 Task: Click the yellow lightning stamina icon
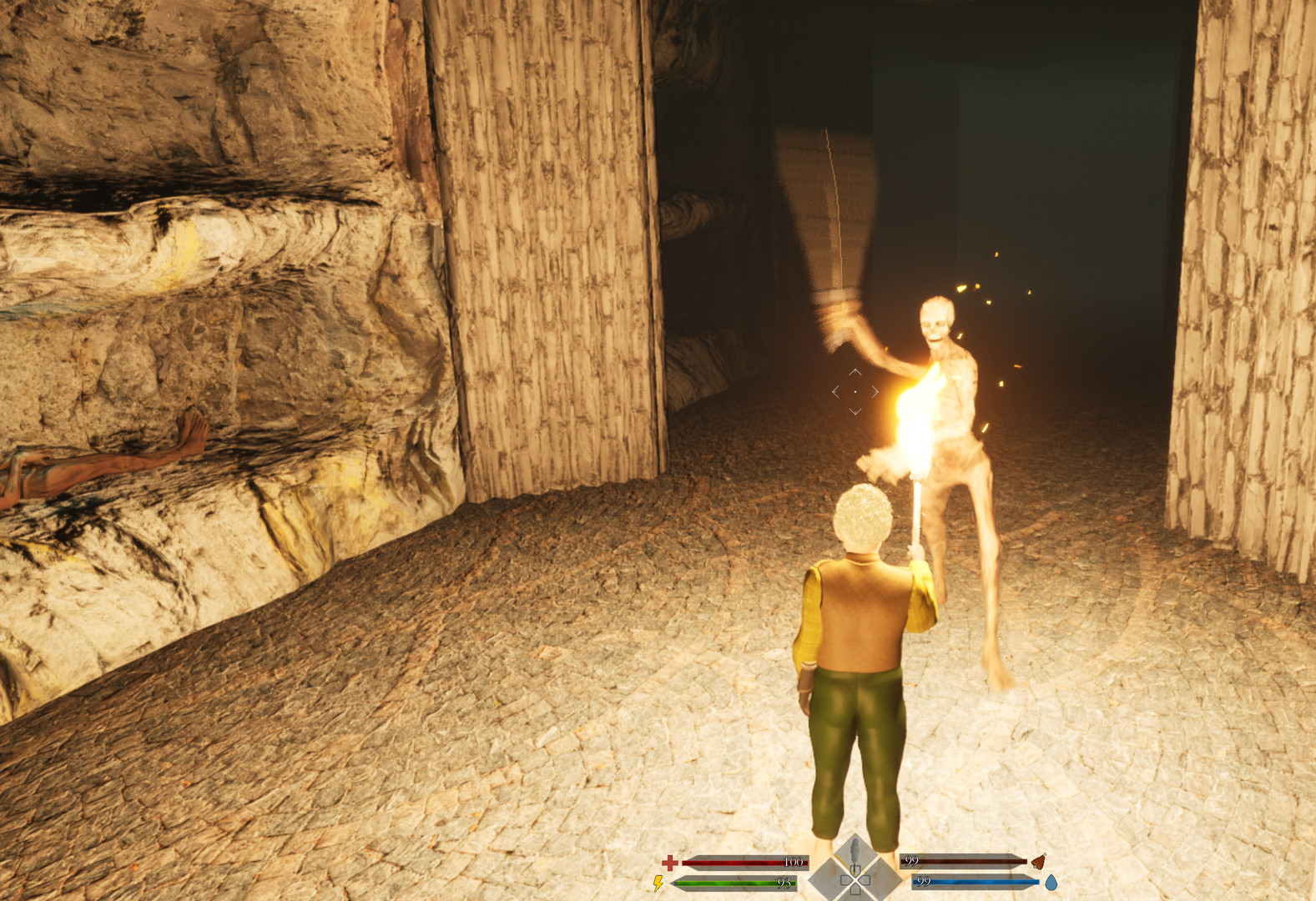658,883
